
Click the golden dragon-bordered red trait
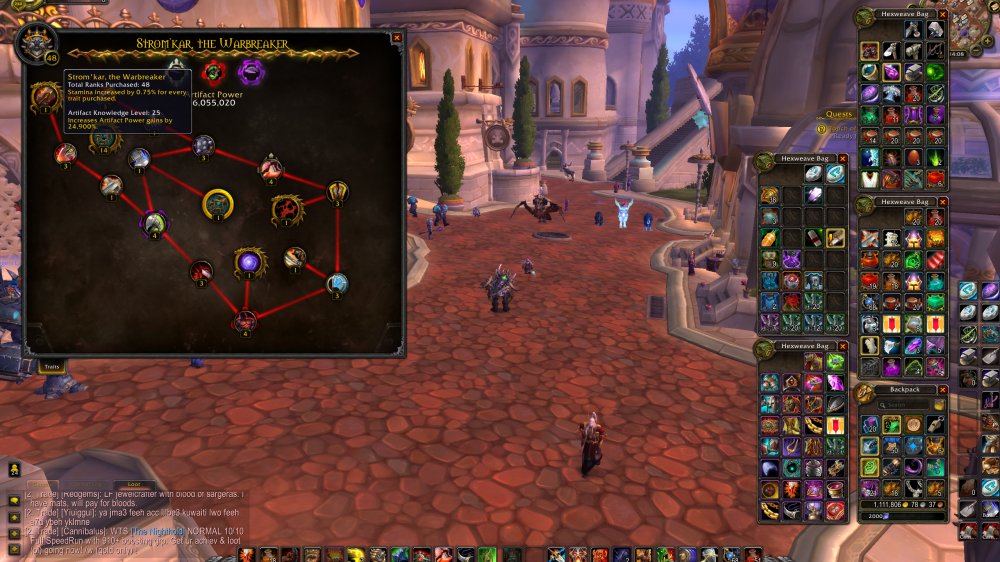[x=287, y=209]
